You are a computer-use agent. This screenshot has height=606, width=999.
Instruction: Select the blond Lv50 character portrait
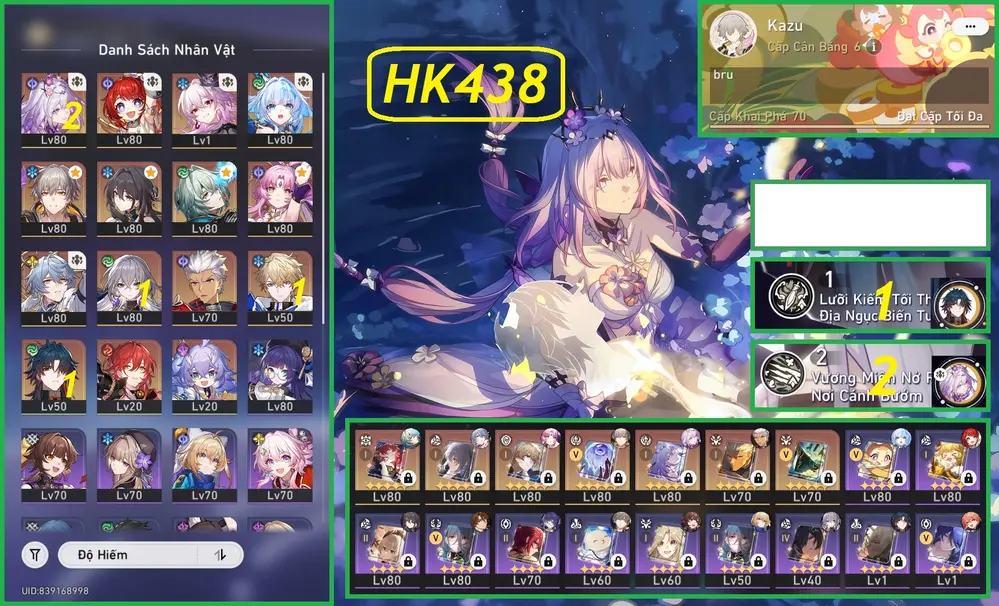tap(279, 287)
